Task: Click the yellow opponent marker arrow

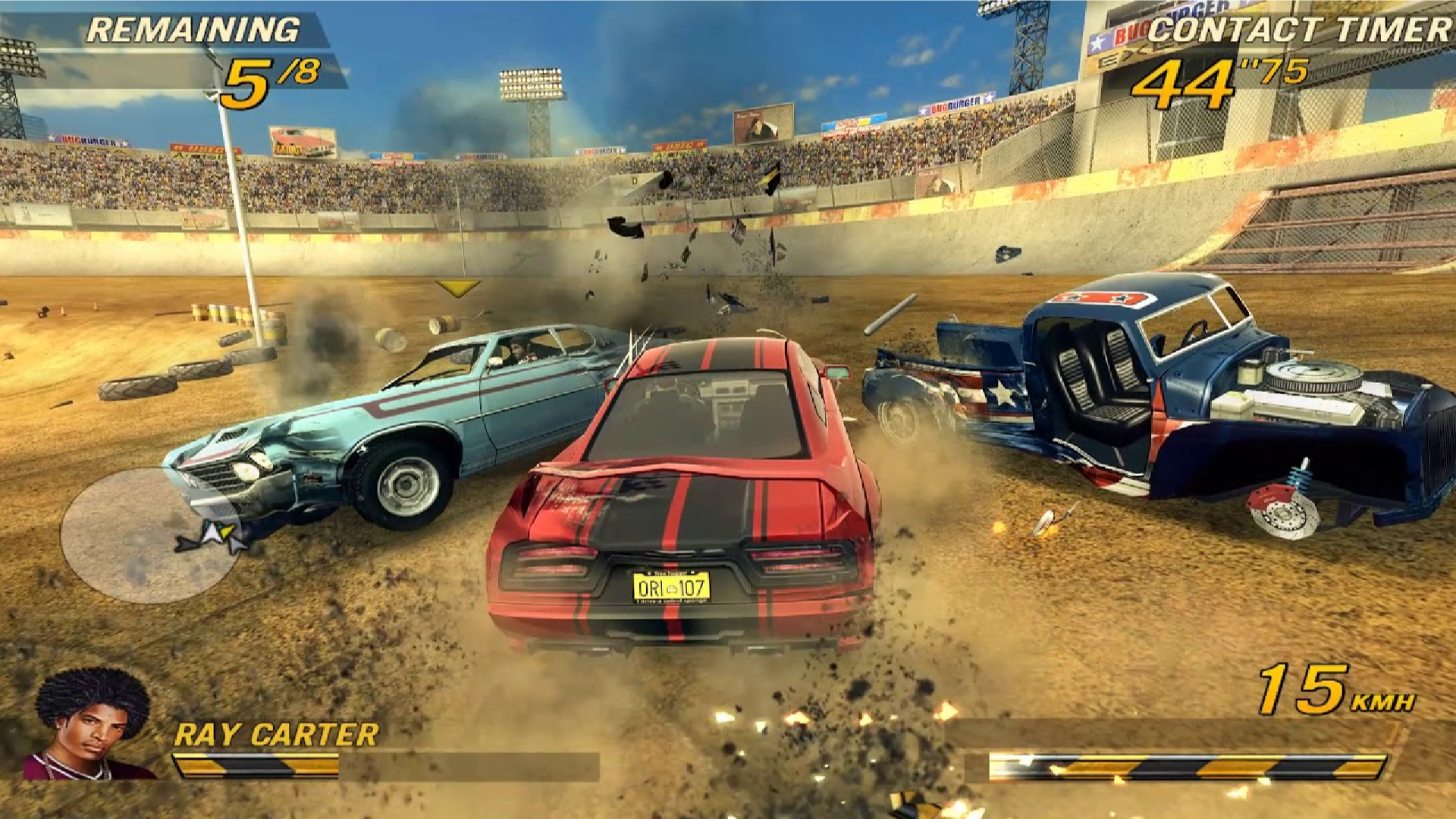Action: coord(458,287)
